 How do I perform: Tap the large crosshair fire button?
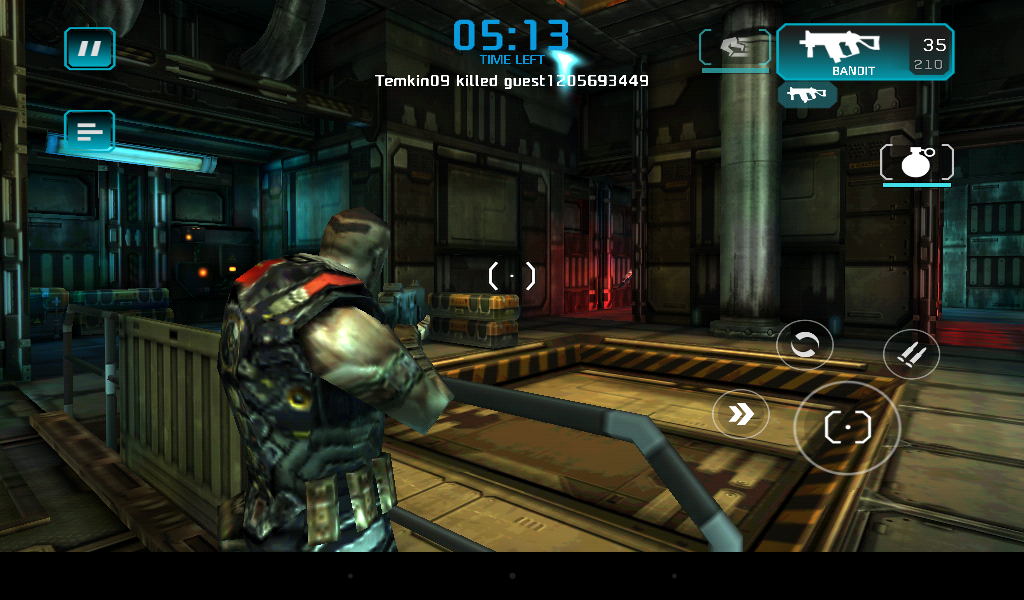click(x=847, y=428)
